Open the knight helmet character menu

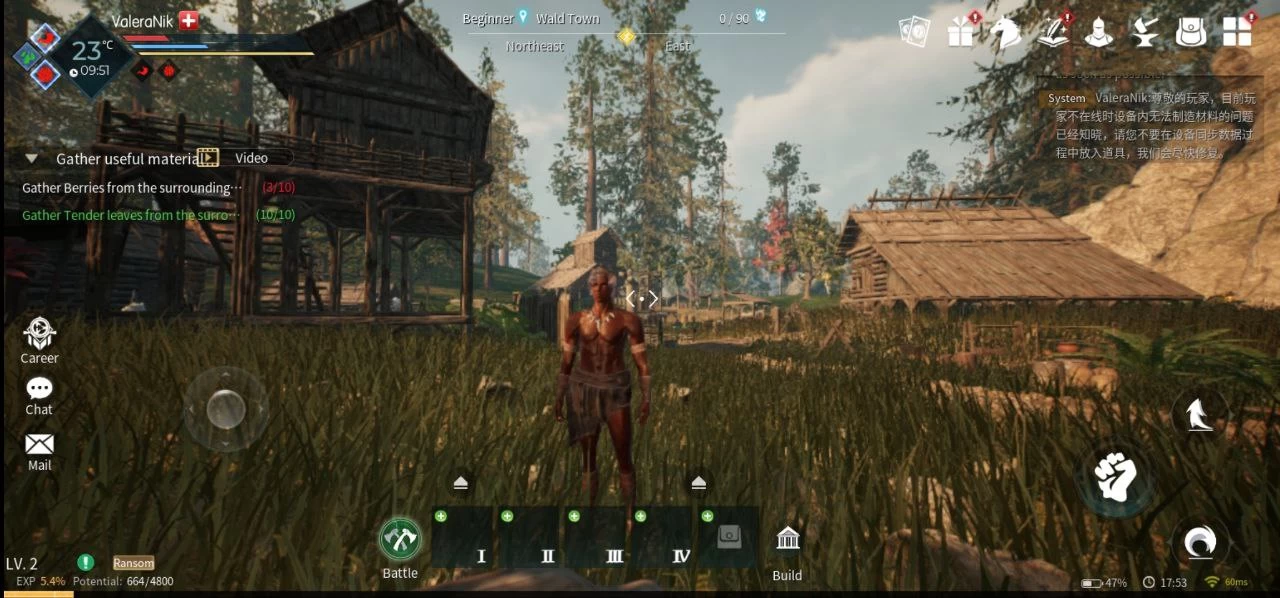[x=1098, y=33]
